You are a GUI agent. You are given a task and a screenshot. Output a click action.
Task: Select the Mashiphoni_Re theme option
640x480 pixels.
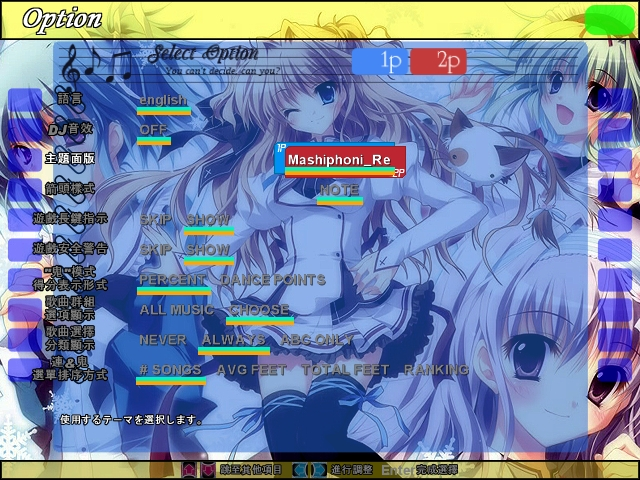coord(339,160)
